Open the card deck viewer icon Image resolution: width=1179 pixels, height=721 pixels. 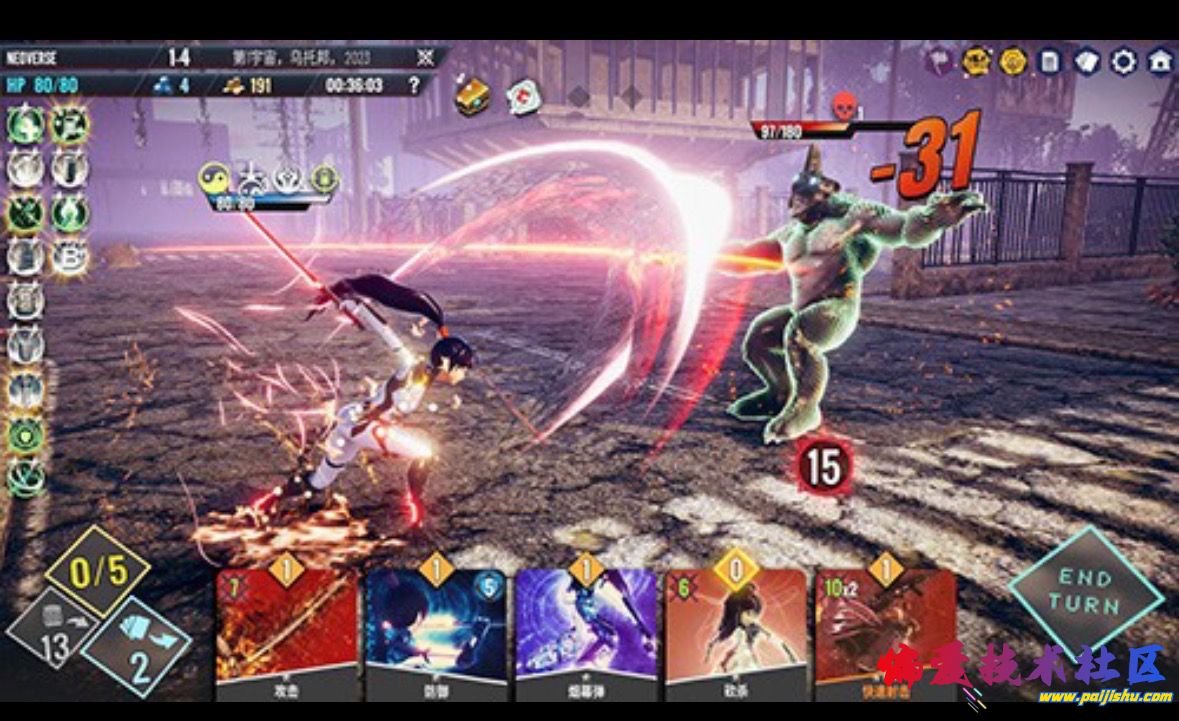pyautogui.click(x=1087, y=62)
